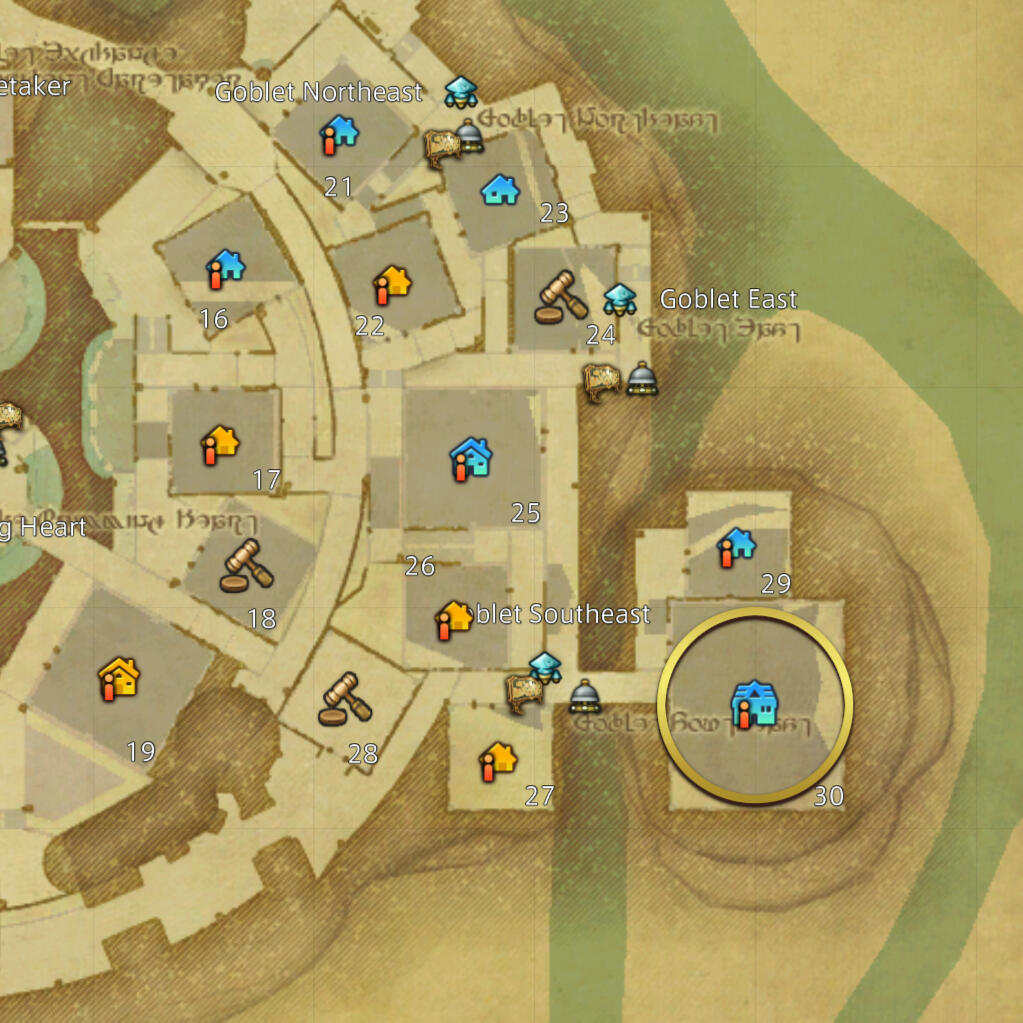
Task: Click the plot 18 gavel marker
Action: pyautogui.click(x=246, y=566)
